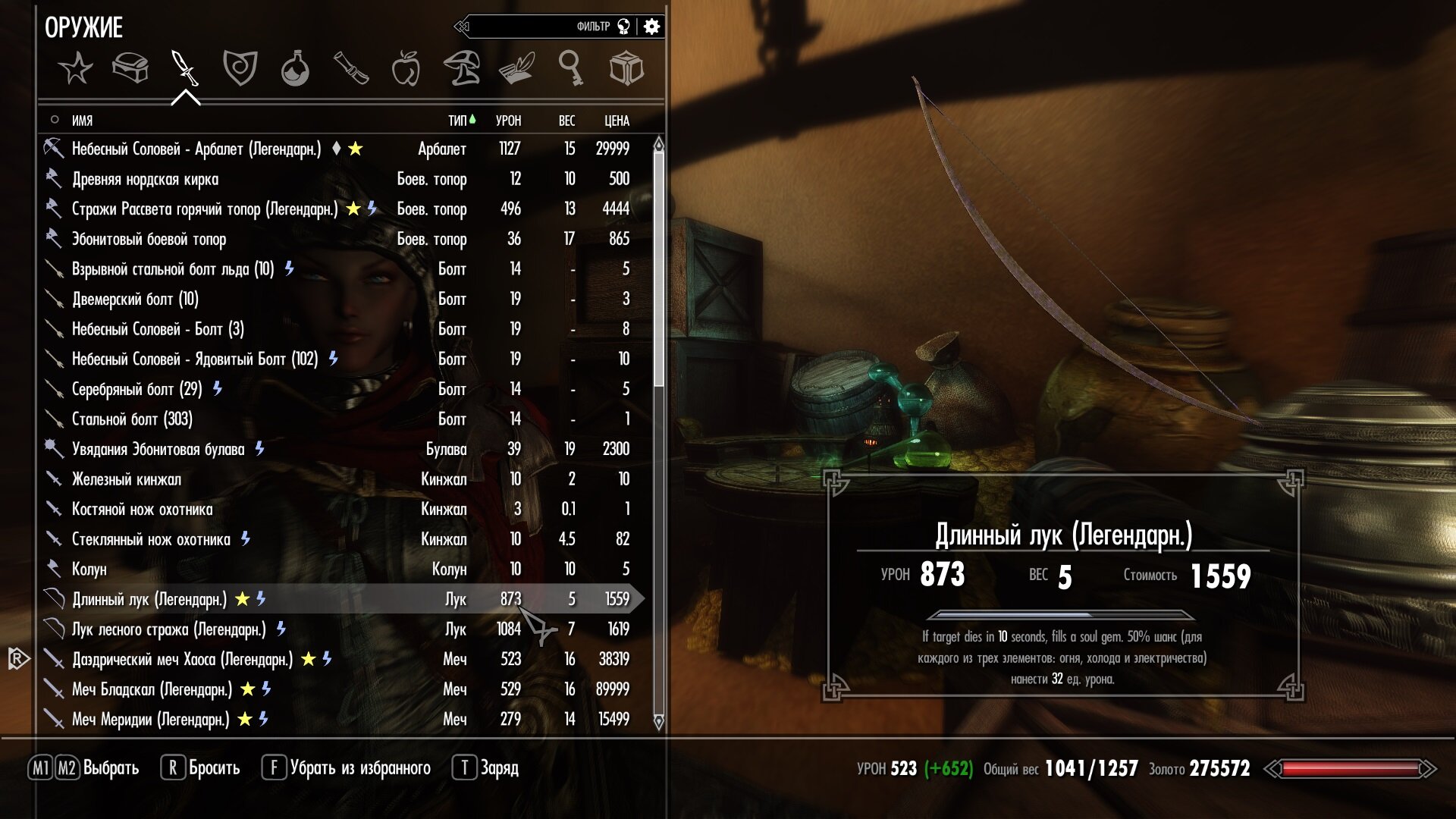Choose Меч Бладскал (Легендарн.)
Image resolution: width=1456 pixels, height=819 pixels.
click(x=152, y=689)
